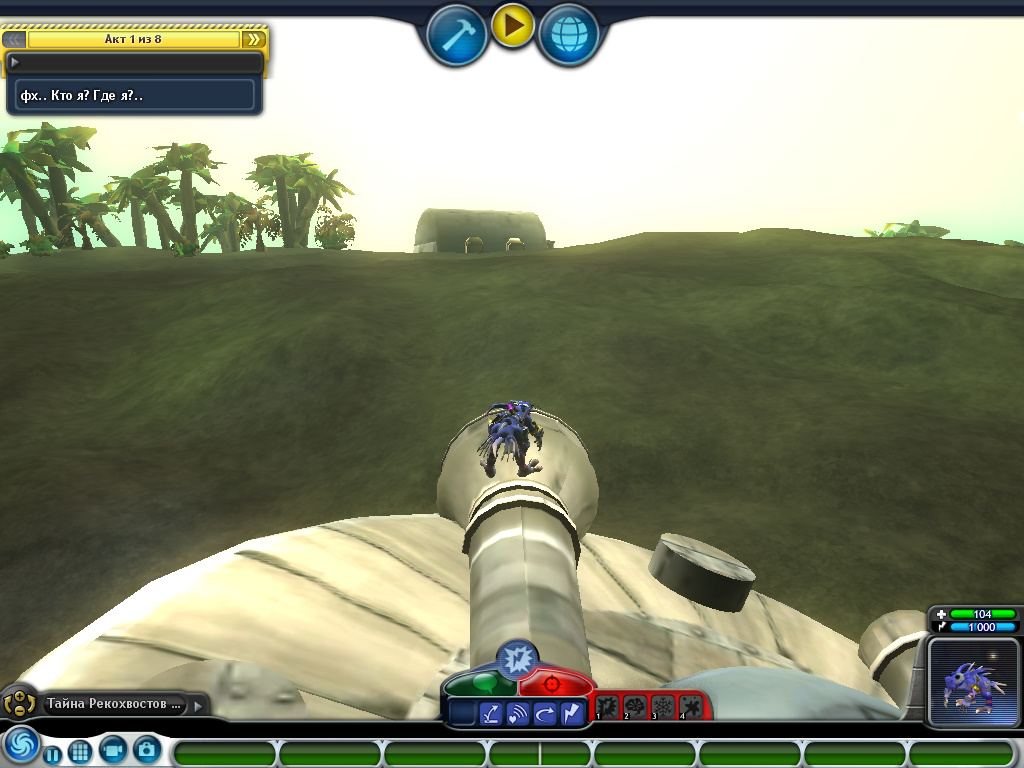Start recording with the video camera button
1024x768 pixels.
click(113, 749)
